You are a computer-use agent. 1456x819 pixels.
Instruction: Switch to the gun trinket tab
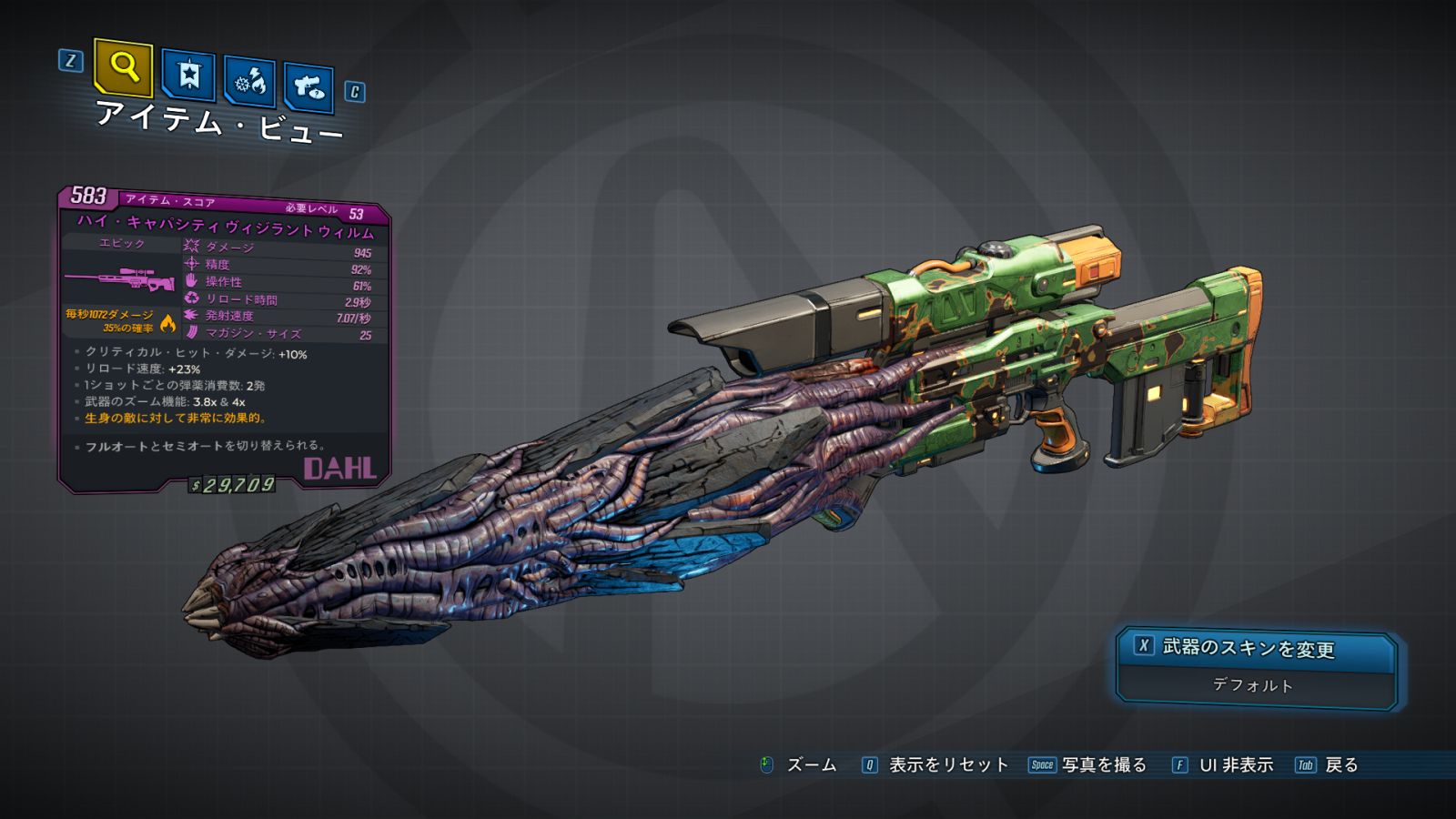pyautogui.click(x=308, y=87)
